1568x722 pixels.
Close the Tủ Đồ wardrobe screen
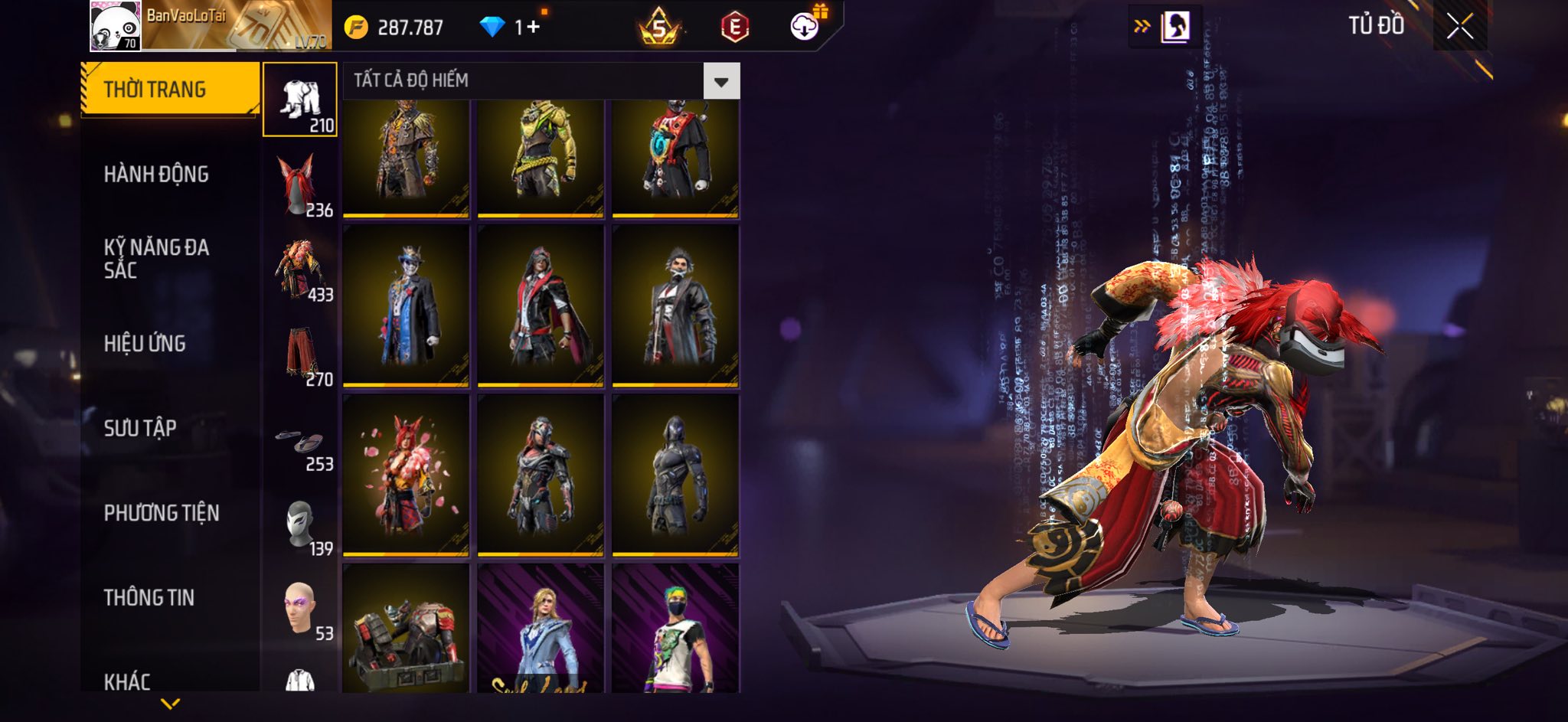1459,27
